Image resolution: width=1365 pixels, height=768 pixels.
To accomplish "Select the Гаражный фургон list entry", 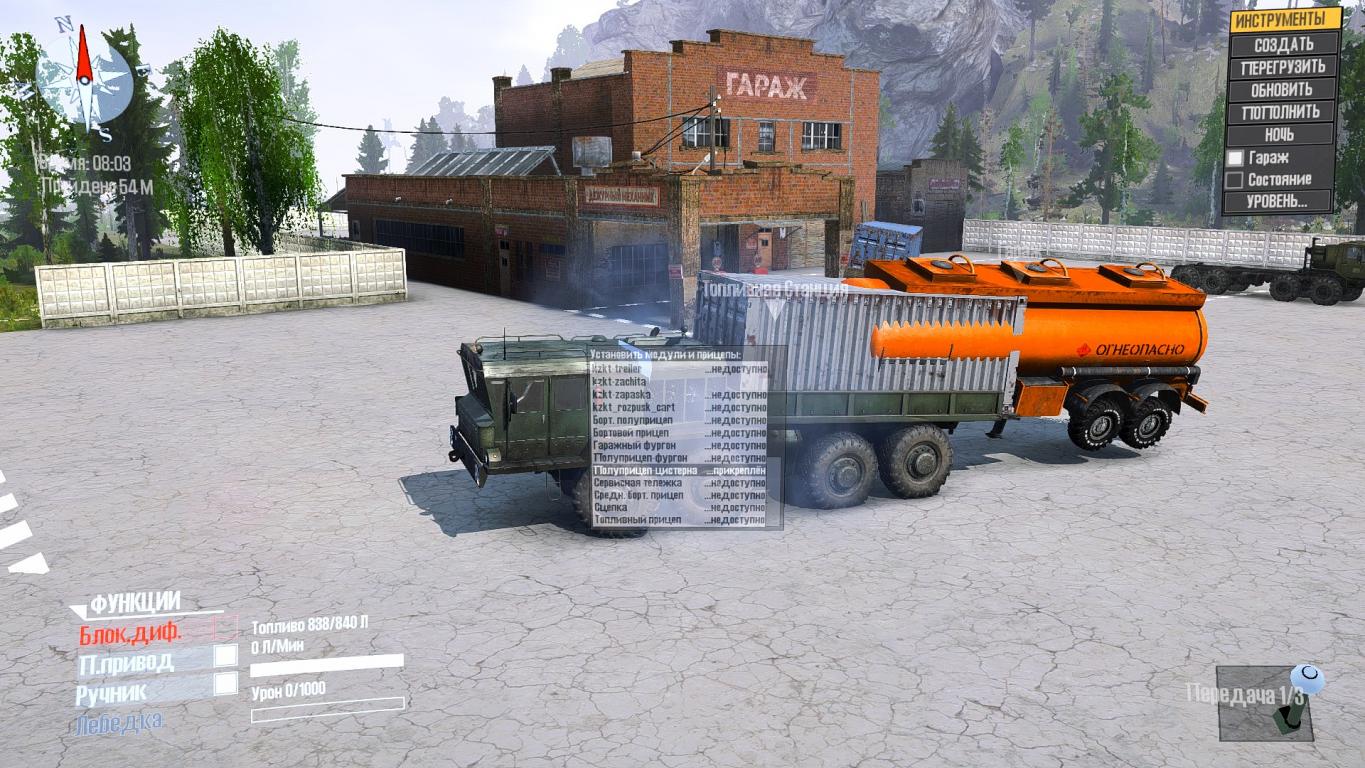I will 679,445.
